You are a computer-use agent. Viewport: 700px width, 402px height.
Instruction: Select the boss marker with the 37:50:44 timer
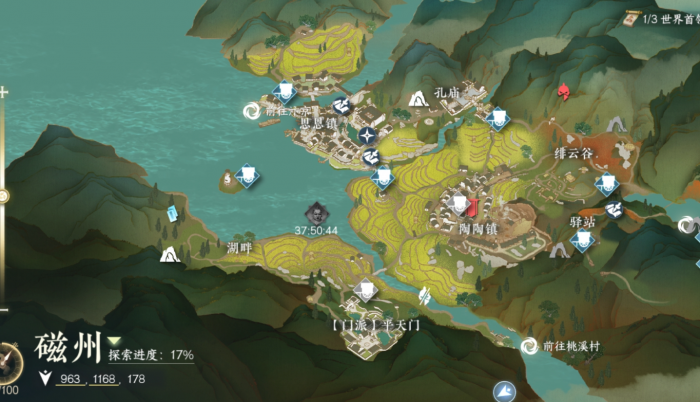point(316,212)
